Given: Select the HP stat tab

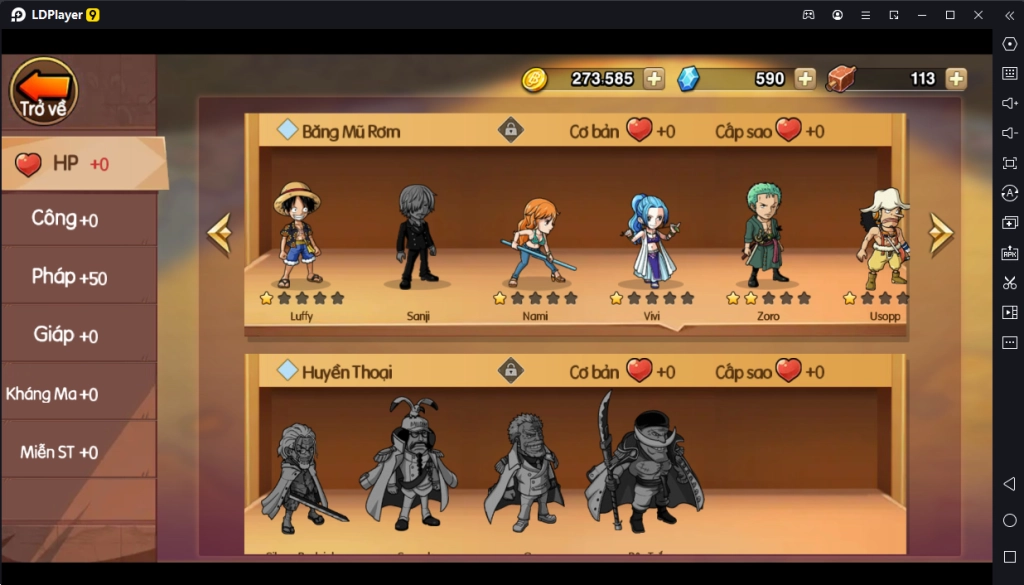Looking at the screenshot, I should point(80,164).
